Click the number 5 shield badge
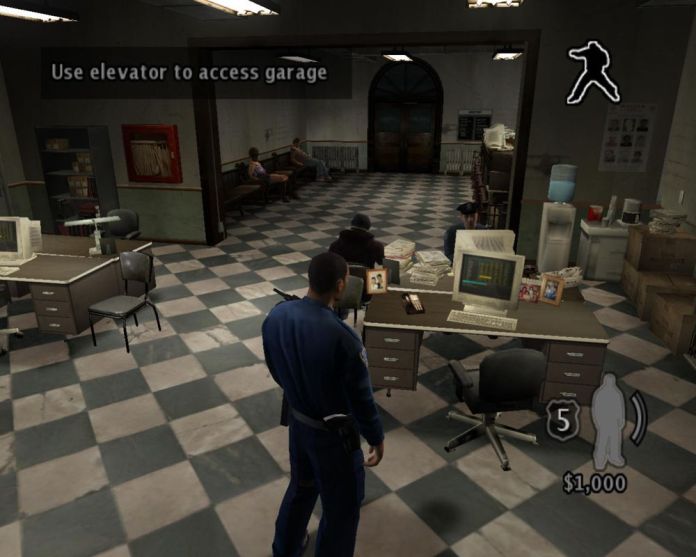696x557 pixels. [563, 423]
